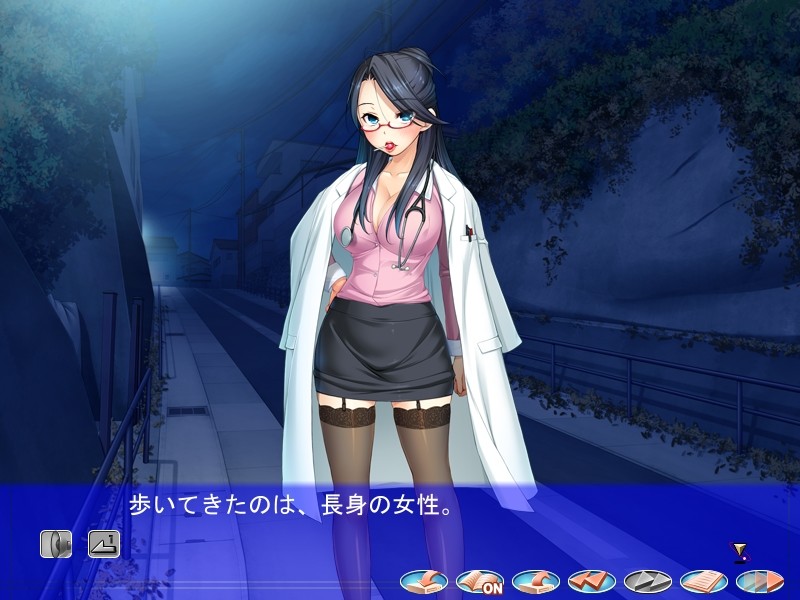Click the orange play-arrow auto mode button
Image resolution: width=800 pixels, height=600 pixels.
click(760, 580)
